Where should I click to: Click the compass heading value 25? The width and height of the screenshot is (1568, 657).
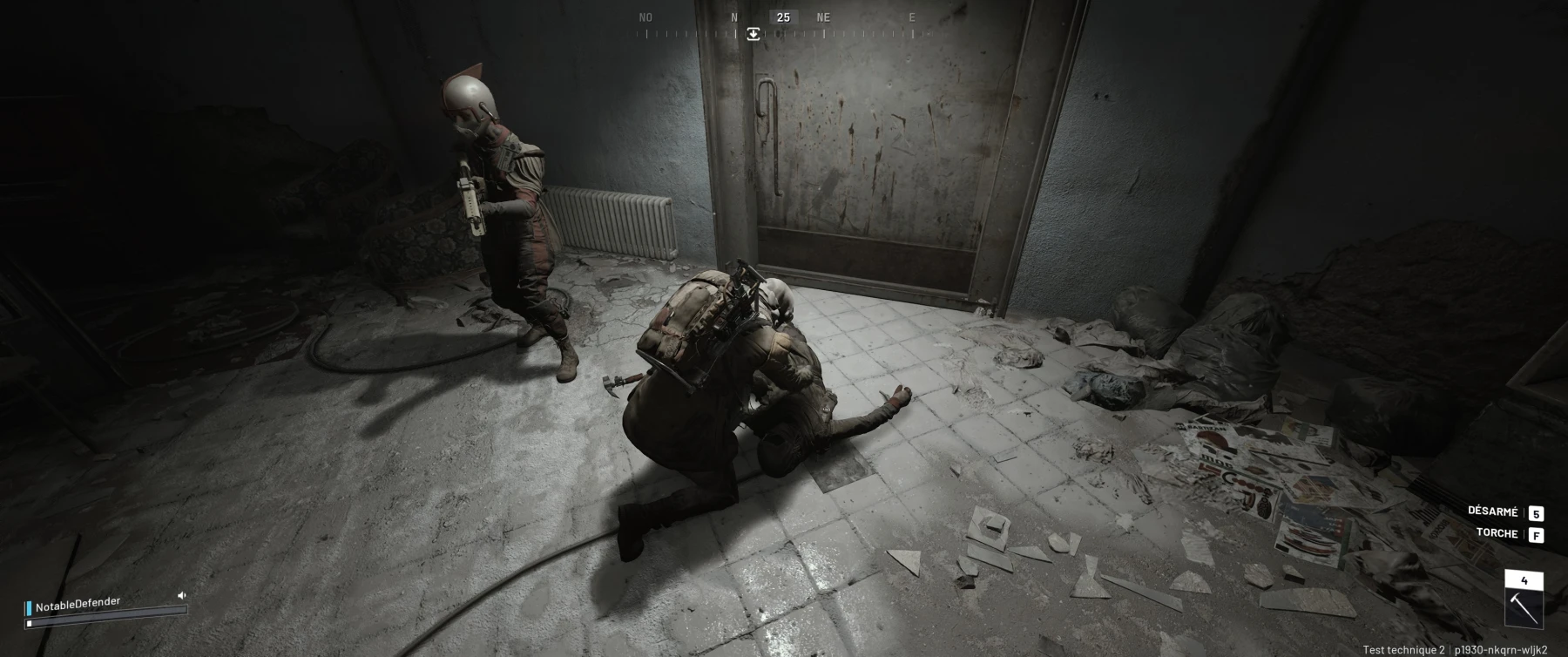coord(783,17)
